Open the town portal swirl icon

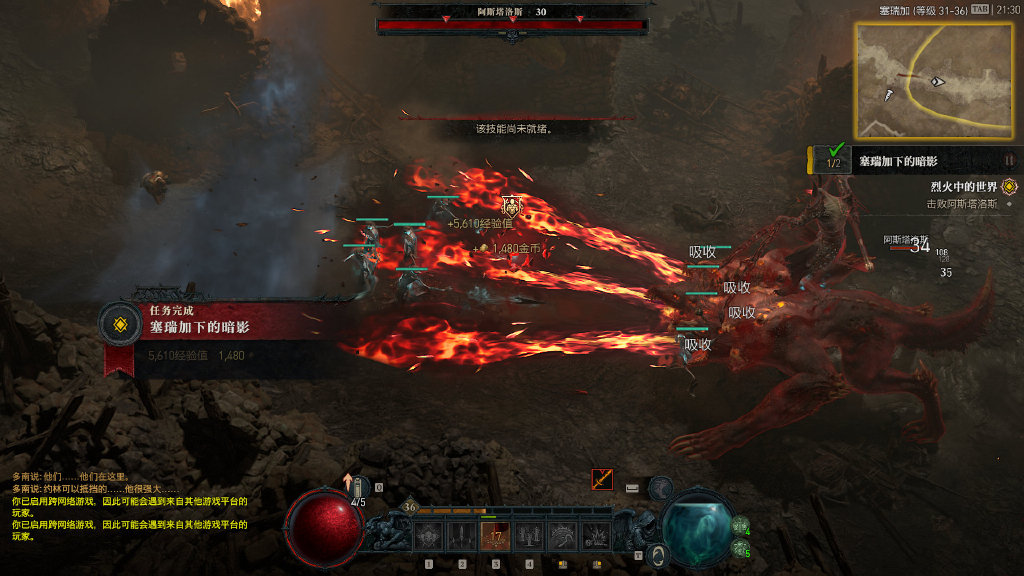(x=657, y=554)
